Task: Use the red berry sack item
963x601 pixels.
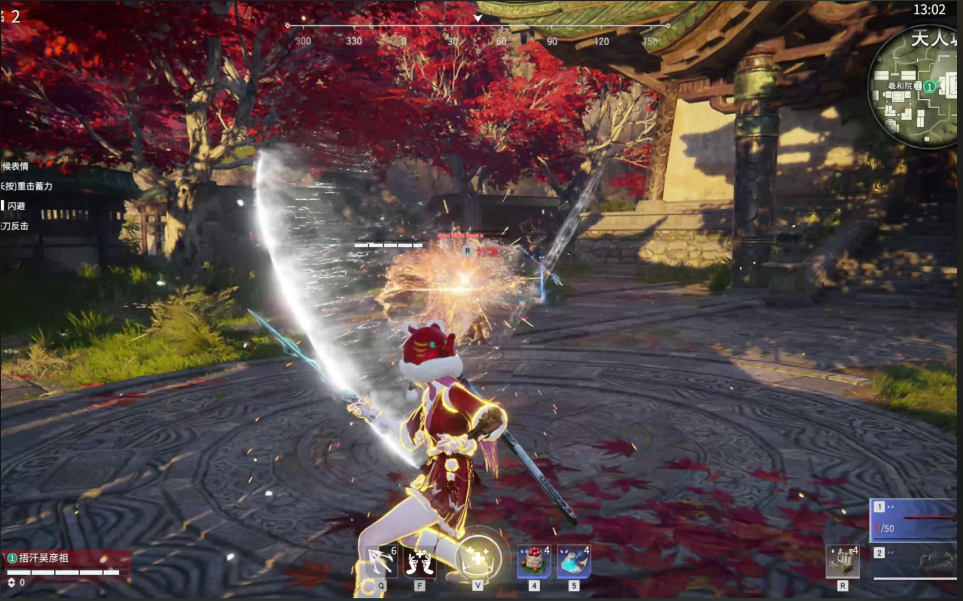Action: 533,561
